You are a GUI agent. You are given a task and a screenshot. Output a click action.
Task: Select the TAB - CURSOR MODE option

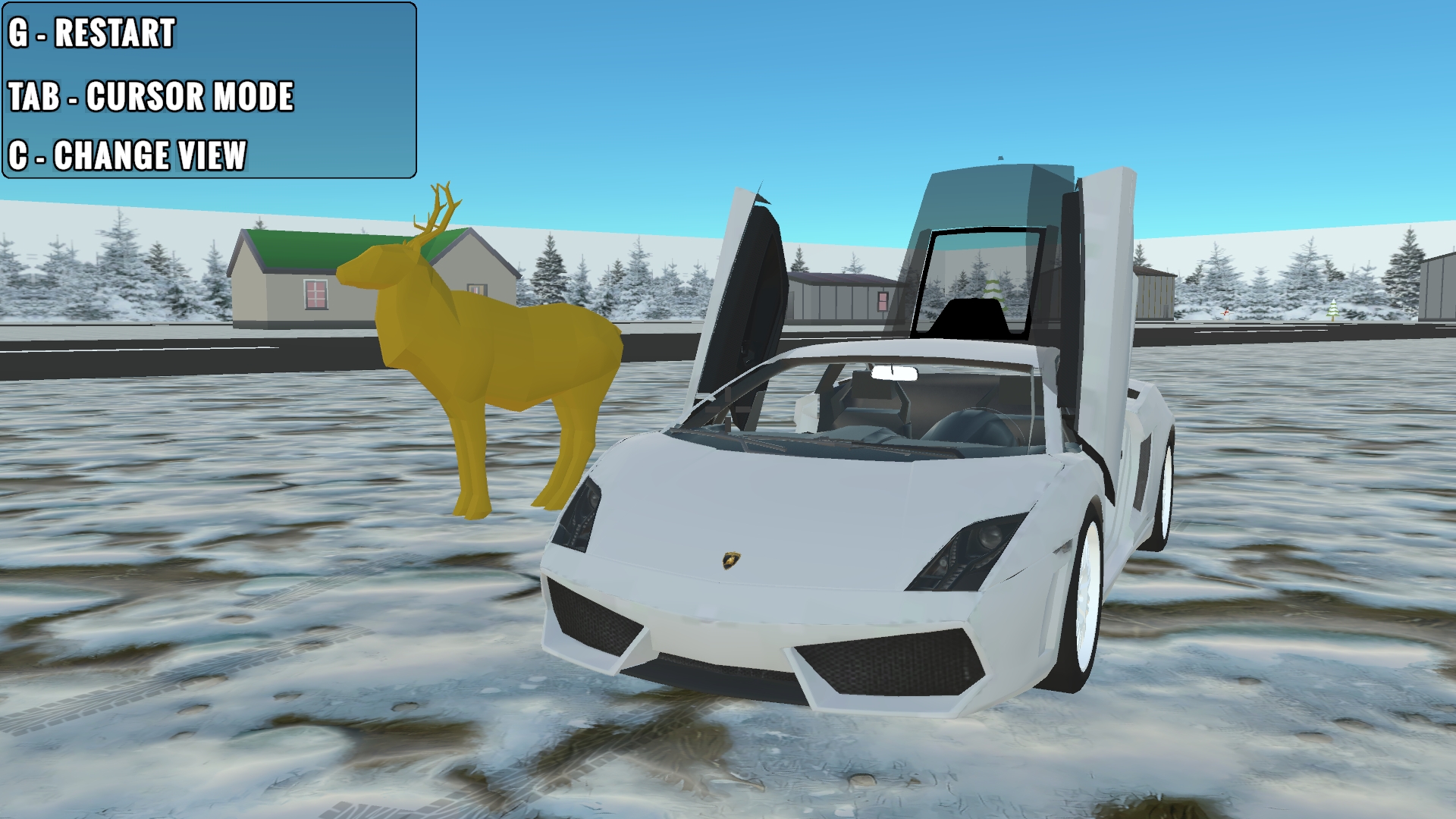click(x=150, y=96)
